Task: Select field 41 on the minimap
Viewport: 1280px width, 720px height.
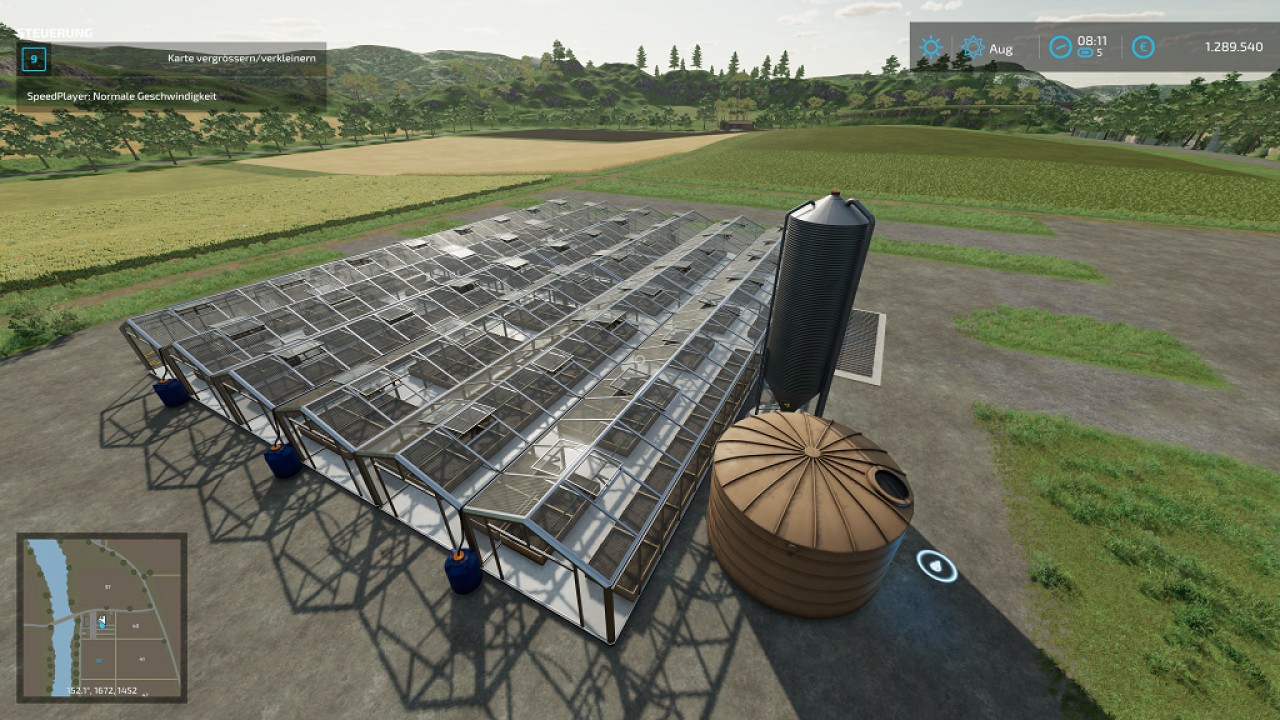Action: tap(142, 658)
